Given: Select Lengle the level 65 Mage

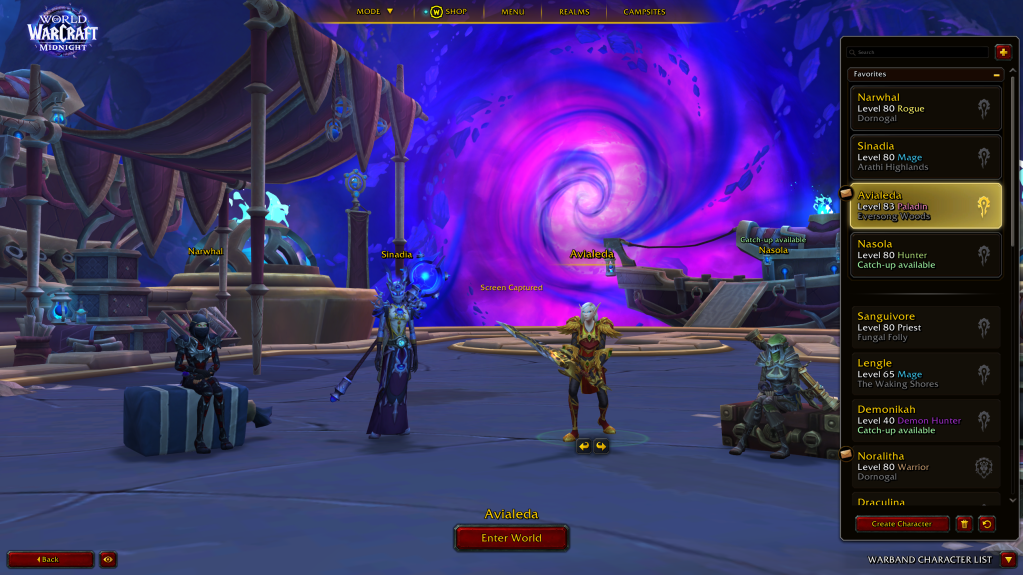Looking at the screenshot, I should pyautogui.click(x=924, y=373).
